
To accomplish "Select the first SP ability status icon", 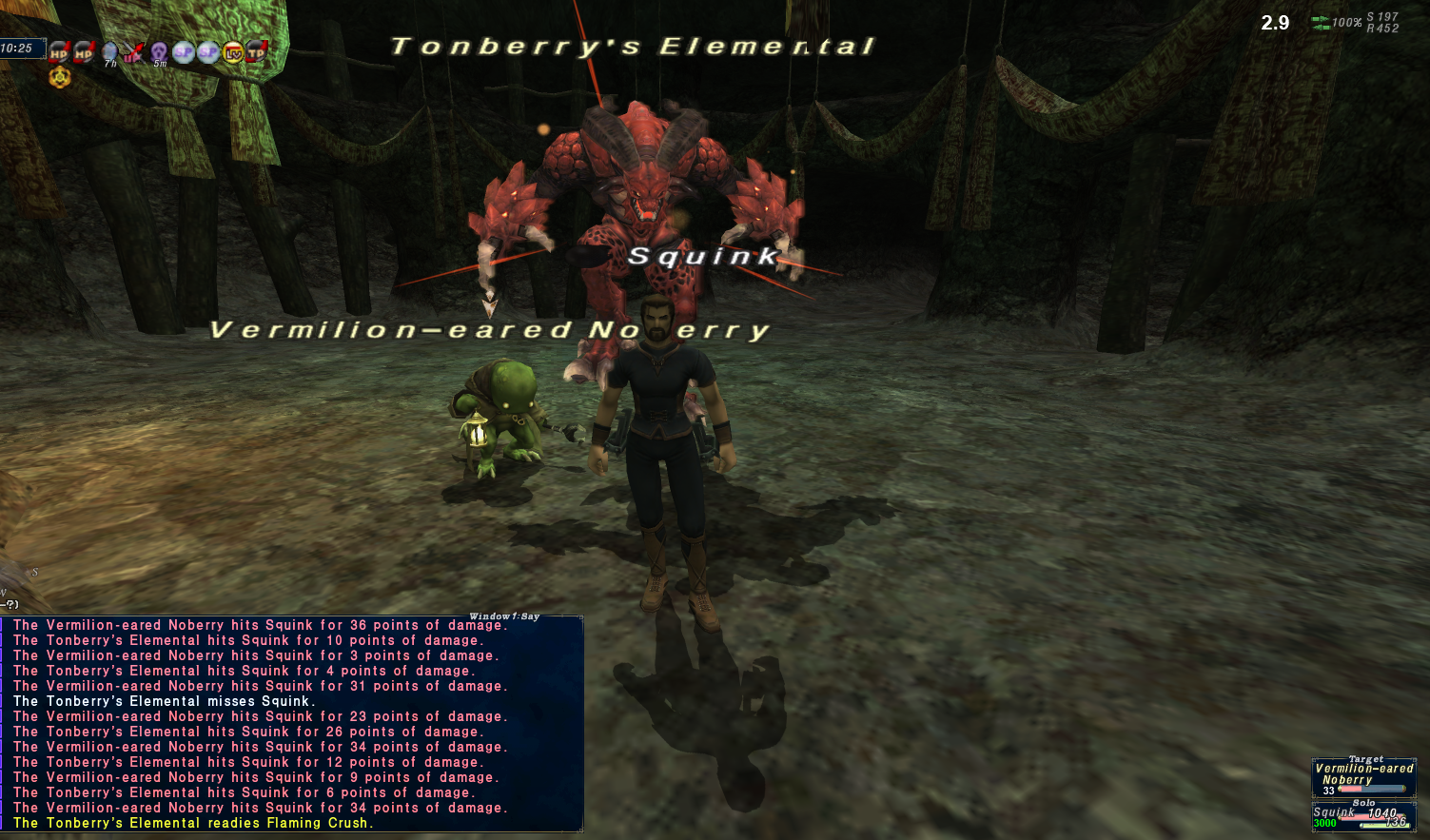I will (183, 53).
